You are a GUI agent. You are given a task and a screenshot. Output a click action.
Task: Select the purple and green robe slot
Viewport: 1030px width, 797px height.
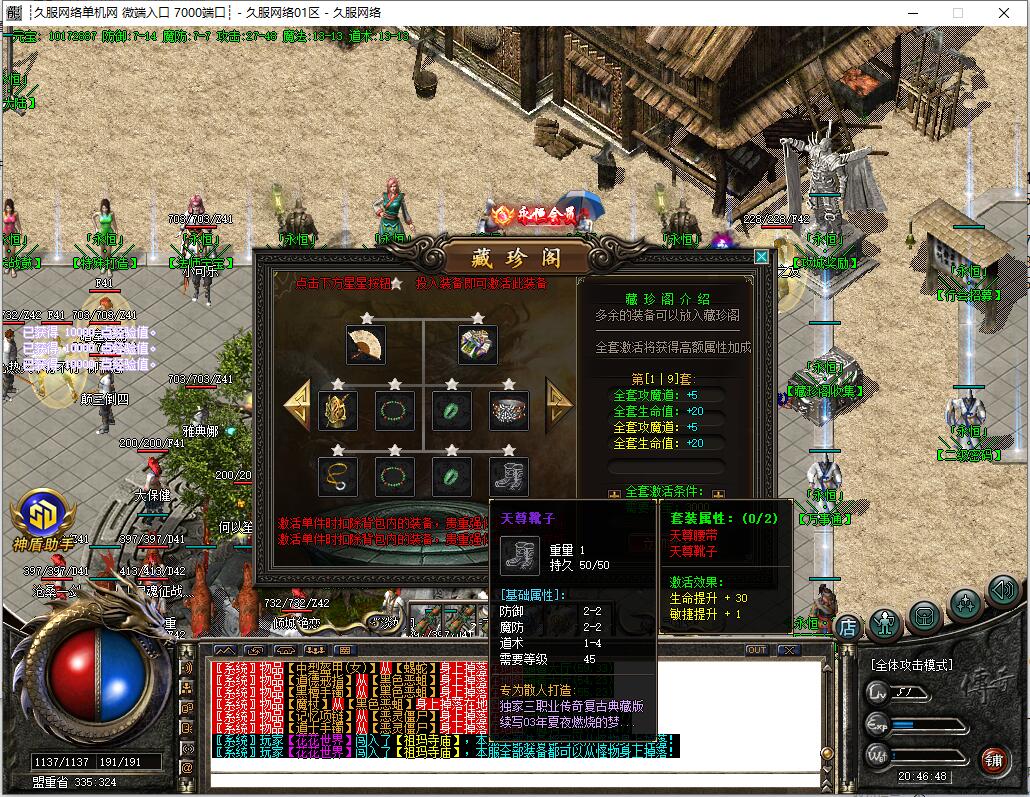point(478,345)
